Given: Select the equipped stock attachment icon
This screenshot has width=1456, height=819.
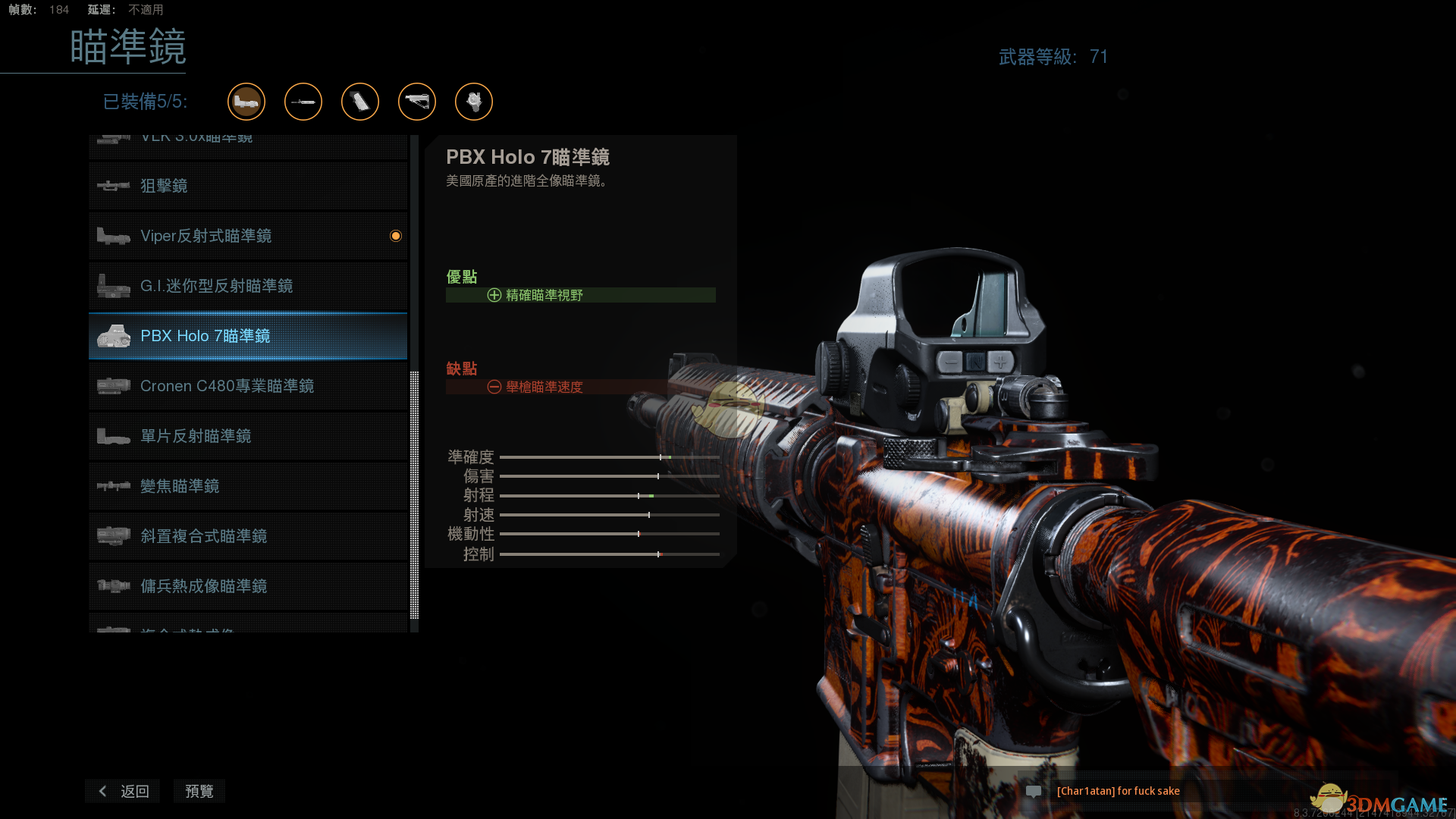Looking at the screenshot, I should coord(417,102).
